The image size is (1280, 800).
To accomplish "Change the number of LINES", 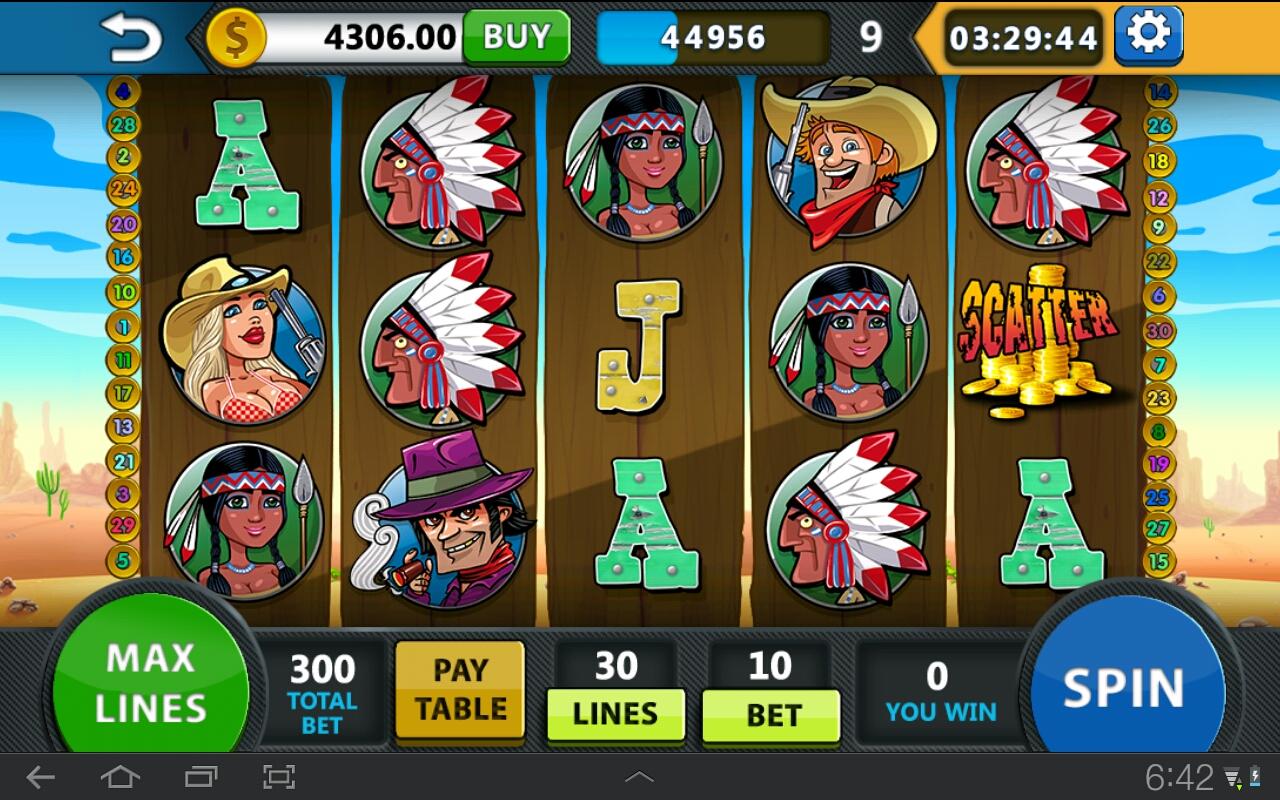I will pos(615,714).
